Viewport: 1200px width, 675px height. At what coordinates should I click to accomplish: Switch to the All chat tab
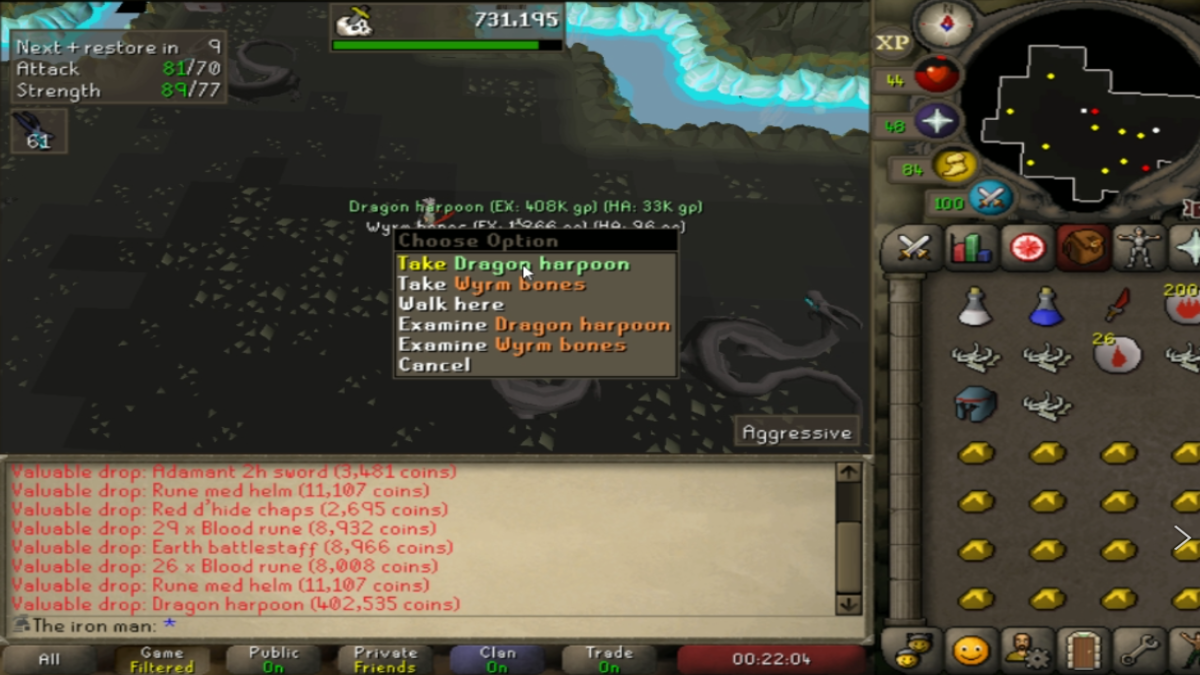coord(48,659)
